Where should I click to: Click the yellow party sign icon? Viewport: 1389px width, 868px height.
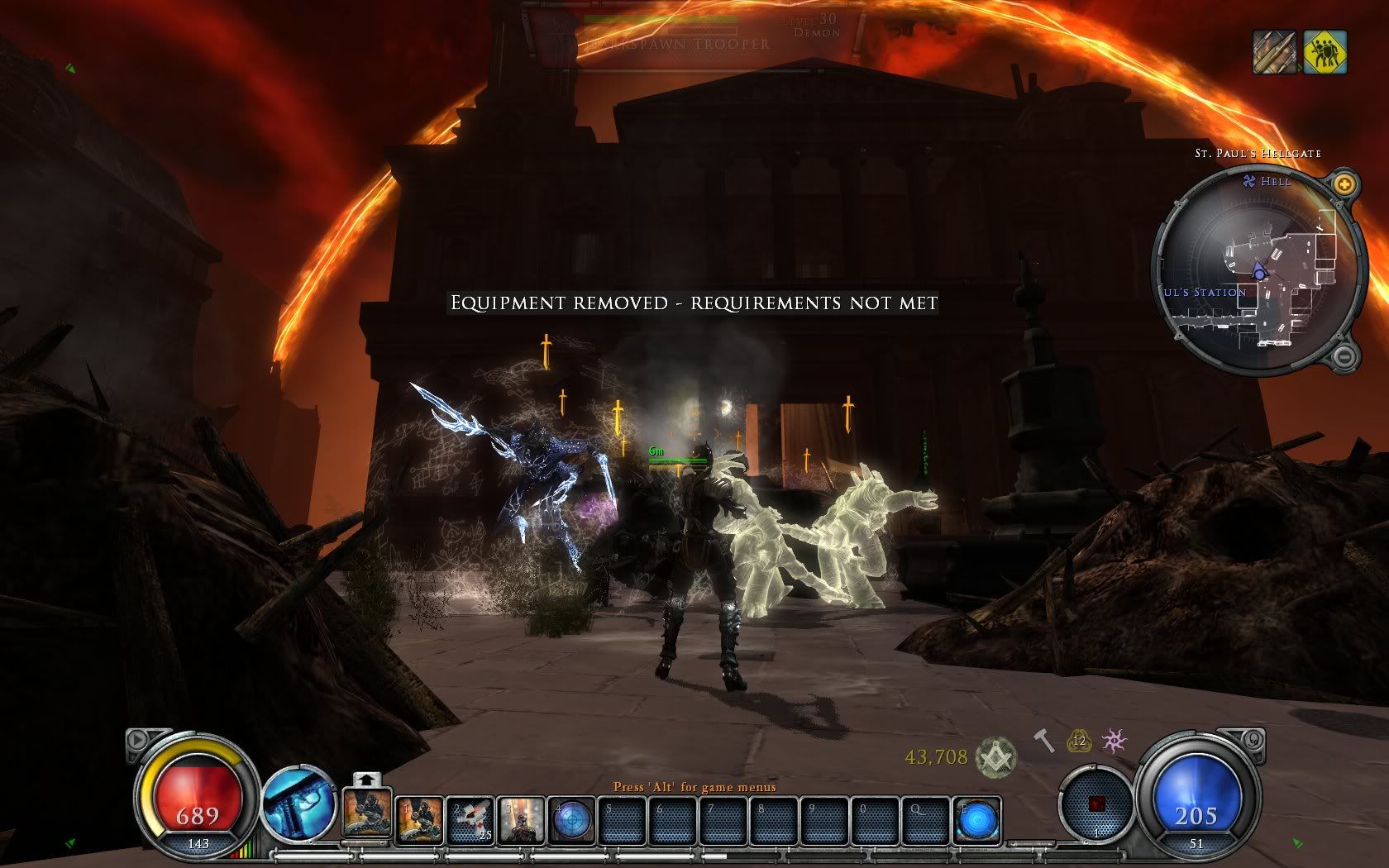click(x=1325, y=52)
